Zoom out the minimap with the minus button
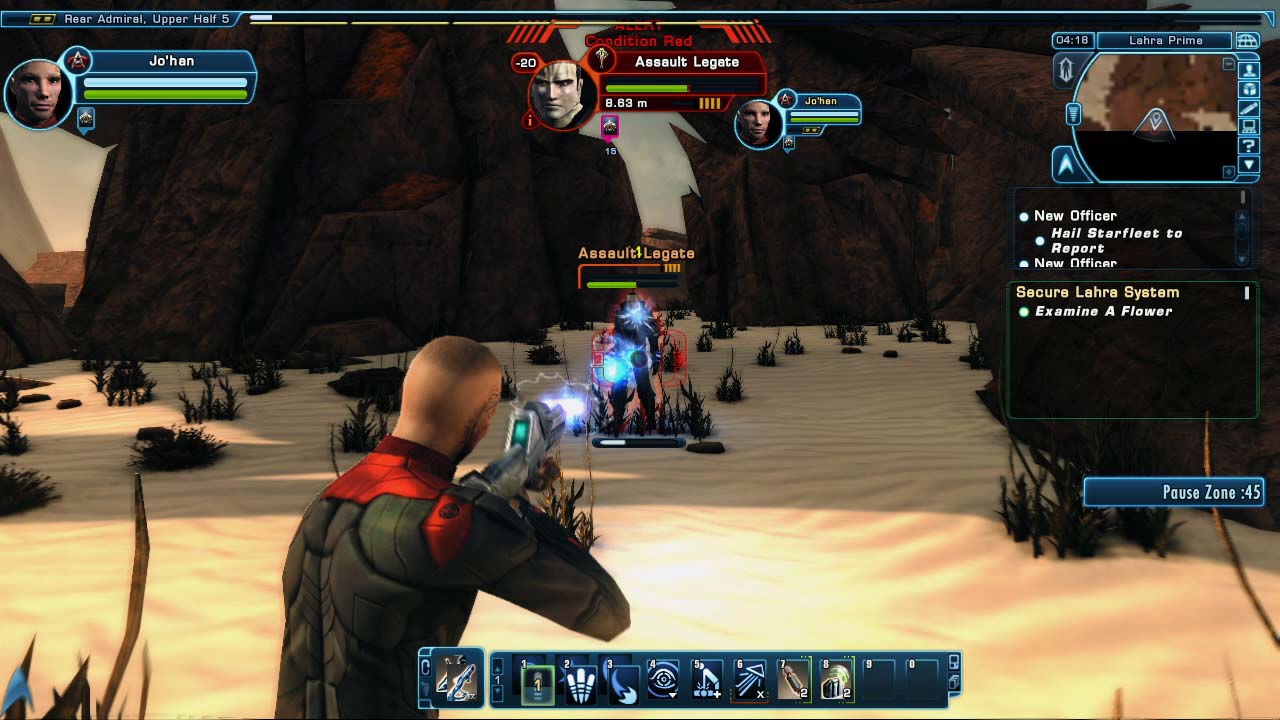Screen dimensions: 1280x720 tap(1228, 64)
